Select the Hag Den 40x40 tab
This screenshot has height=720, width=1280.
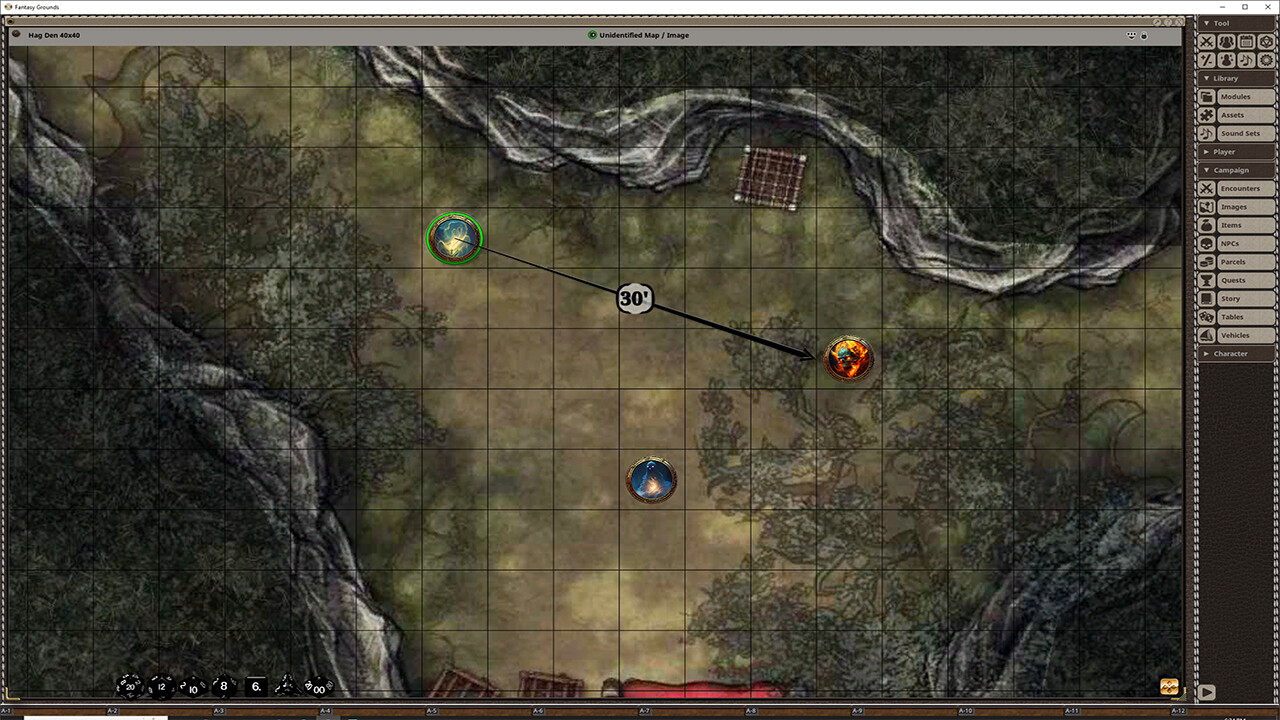click(x=53, y=35)
